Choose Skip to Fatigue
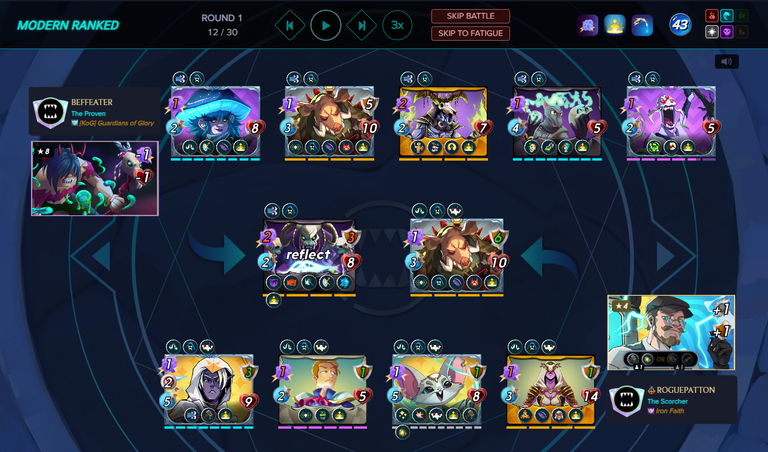 (x=470, y=34)
